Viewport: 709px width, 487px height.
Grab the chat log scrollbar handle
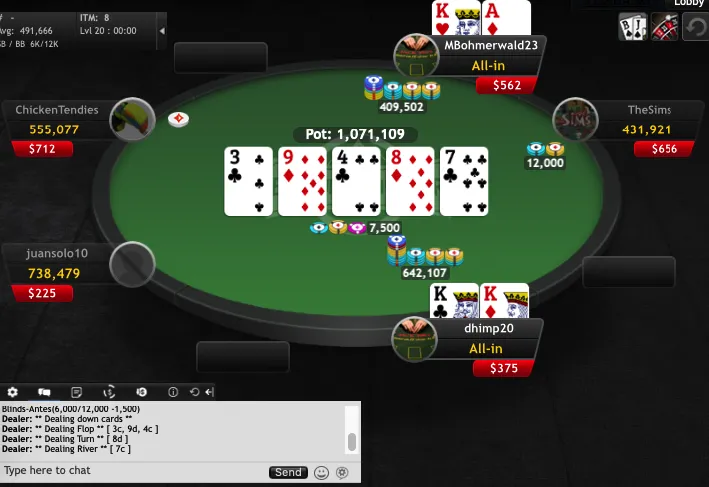point(351,442)
